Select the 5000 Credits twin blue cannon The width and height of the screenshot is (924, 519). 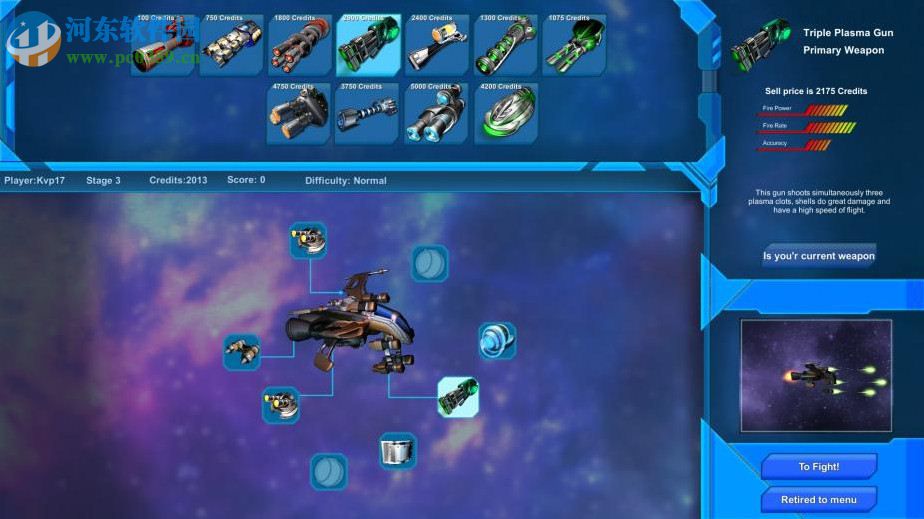pos(436,114)
